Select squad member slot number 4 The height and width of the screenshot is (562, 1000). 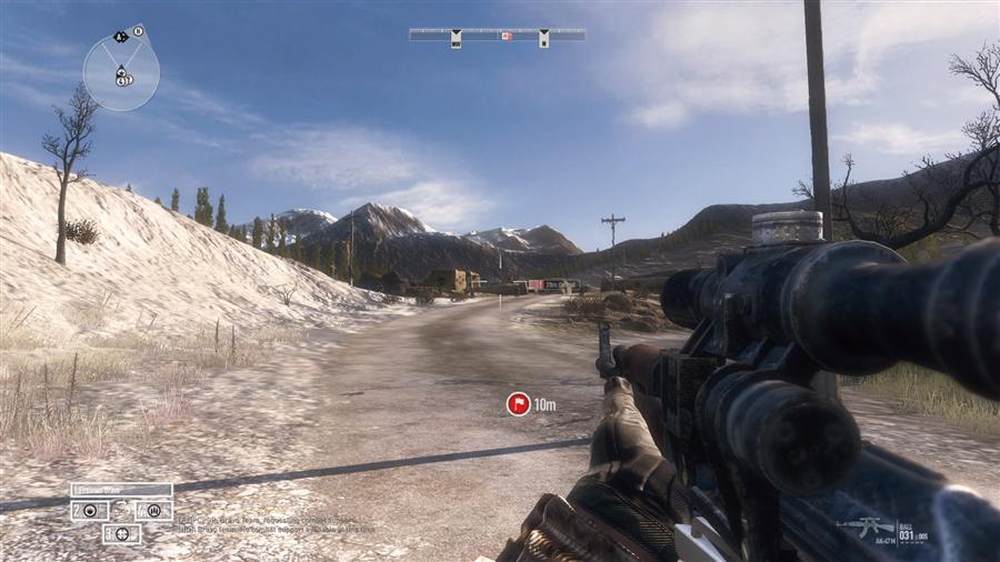point(153,510)
